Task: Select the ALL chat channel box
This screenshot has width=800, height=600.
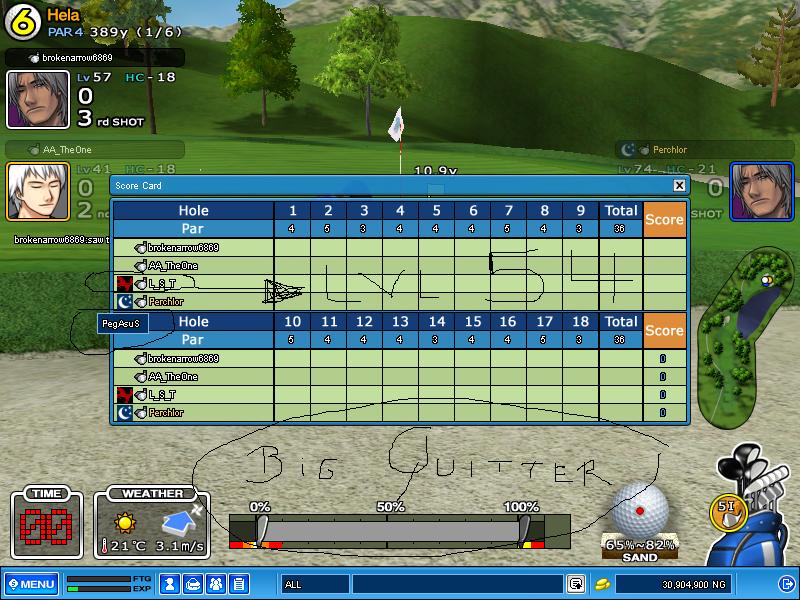Action: coord(314,583)
